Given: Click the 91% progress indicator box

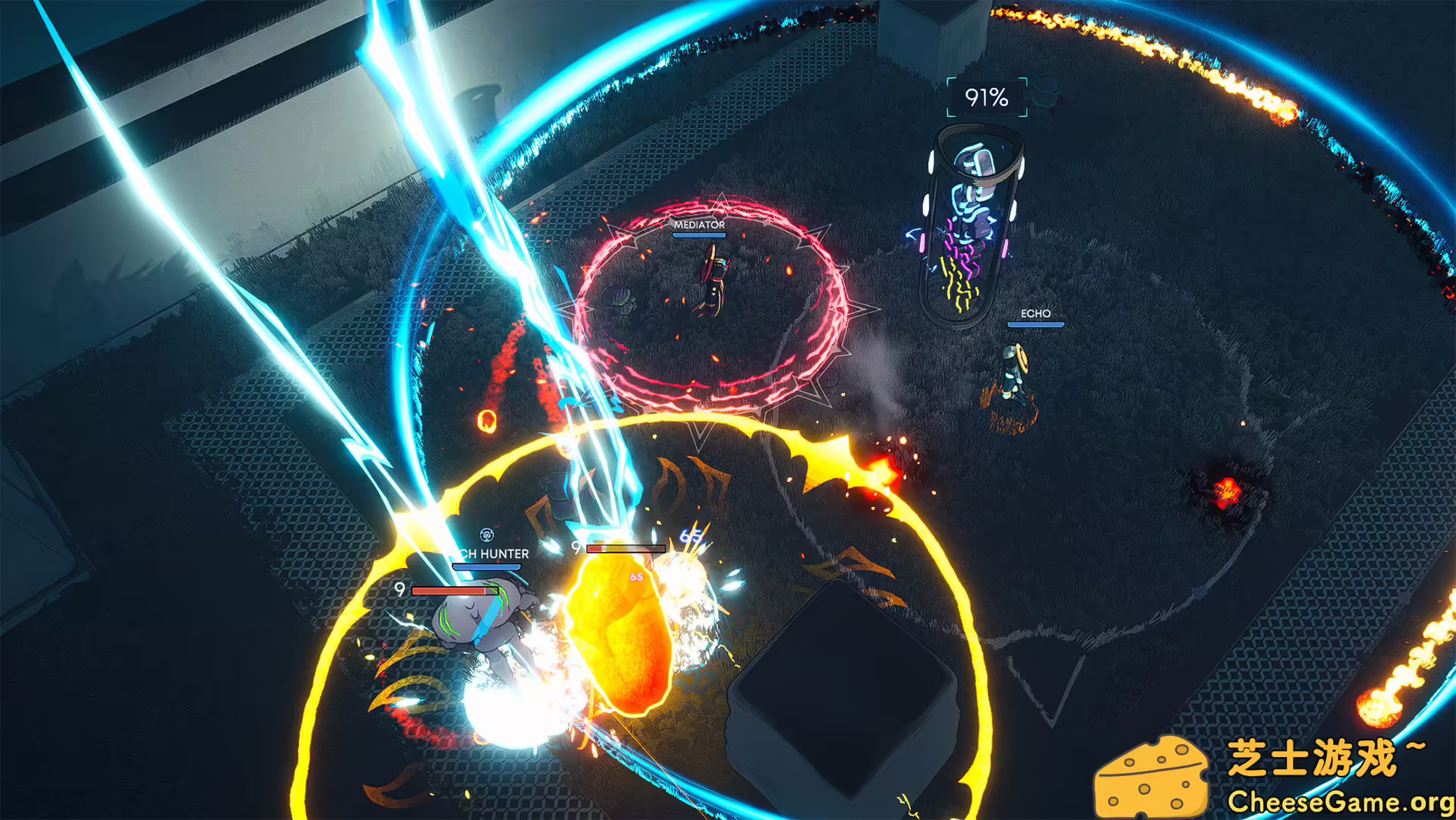Looking at the screenshot, I should [x=986, y=96].
